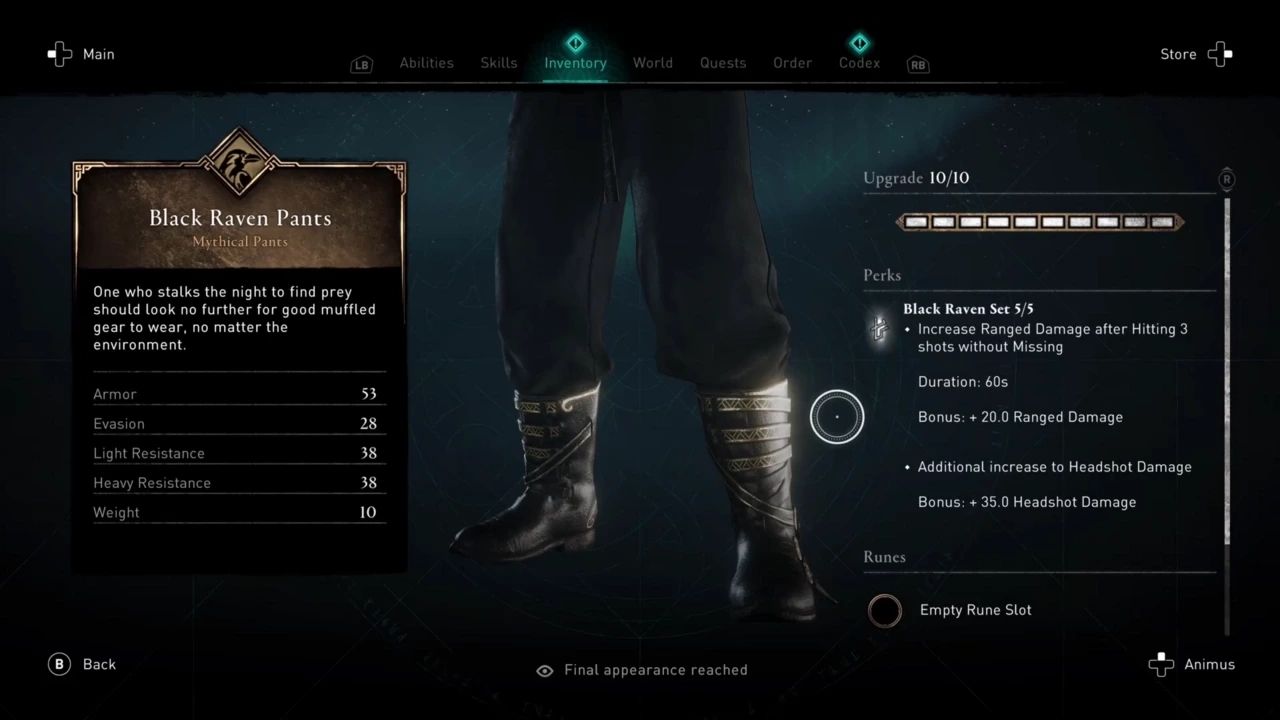Image resolution: width=1280 pixels, height=720 pixels.
Task: Expand the Perks section
Action: point(884,275)
